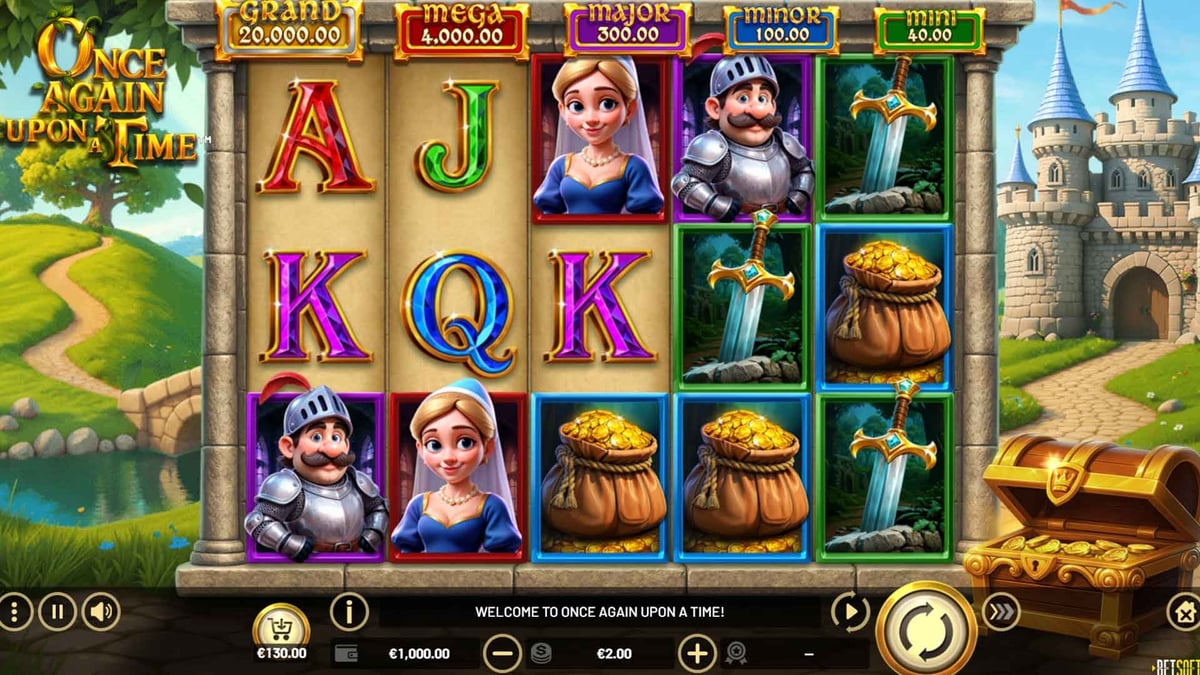Spin the reels with the large gold button
The image size is (1200, 675).
click(926, 630)
